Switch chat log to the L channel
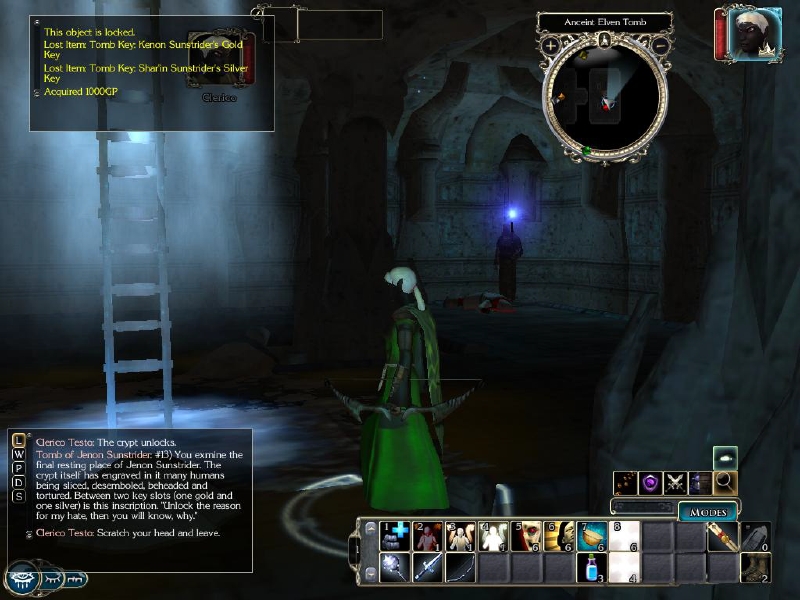Image resolution: width=800 pixels, height=600 pixels. 19,440
